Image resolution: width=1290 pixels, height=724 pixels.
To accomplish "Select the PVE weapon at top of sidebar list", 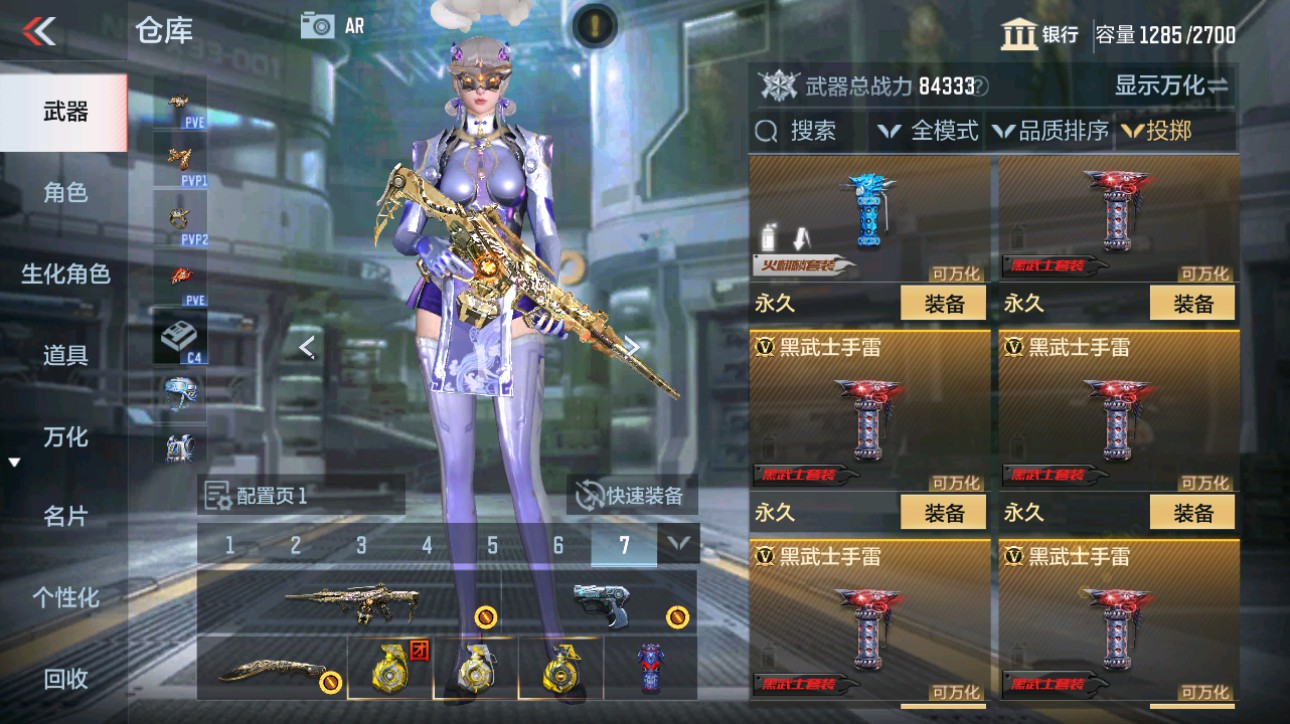I will (177, 103).
